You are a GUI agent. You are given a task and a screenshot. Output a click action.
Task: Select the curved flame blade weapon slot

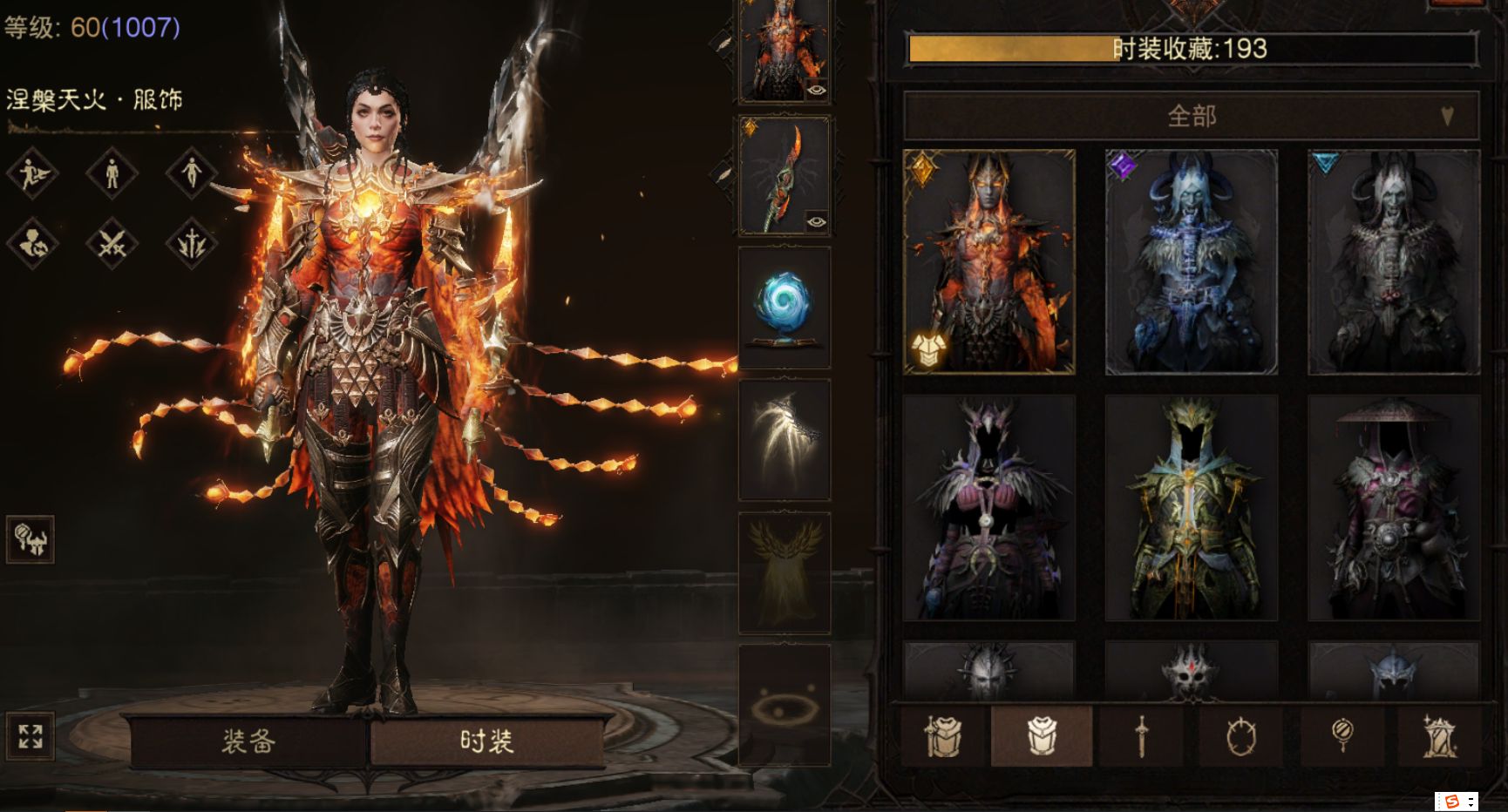pyautogui.click(x=785, y=176)
